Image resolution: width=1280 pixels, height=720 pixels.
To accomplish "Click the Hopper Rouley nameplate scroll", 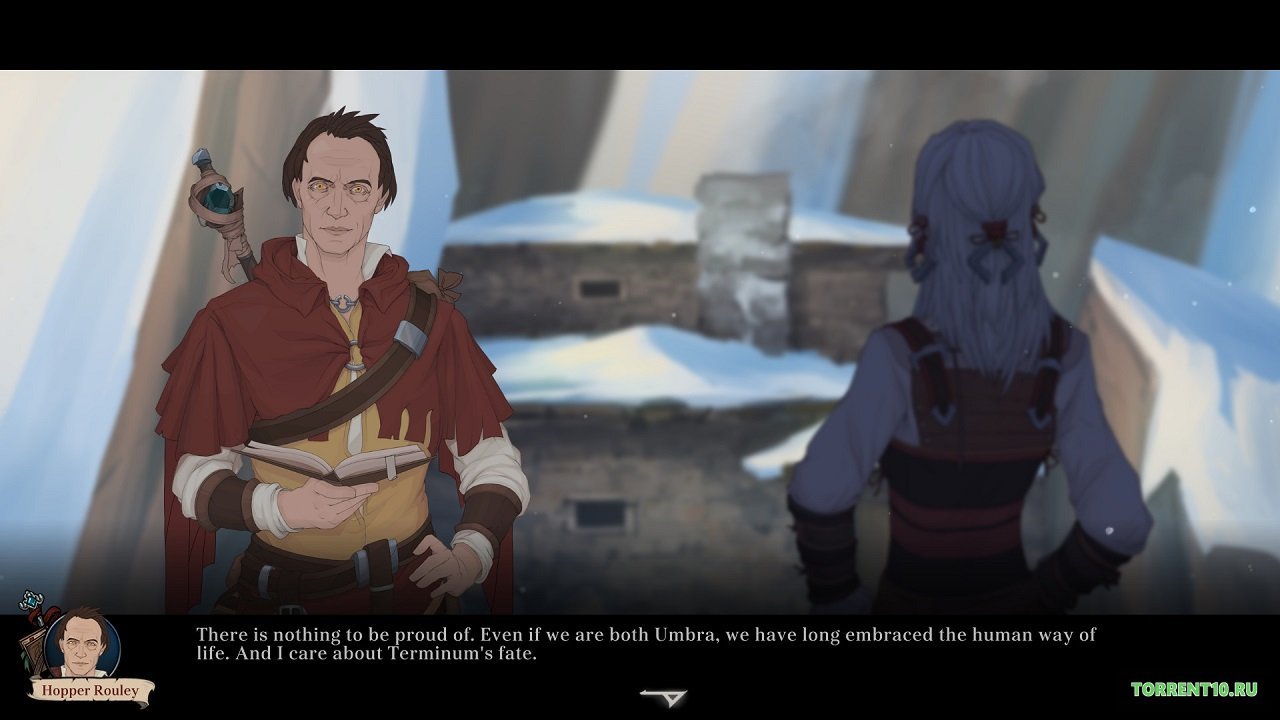I will pyautogui.click(x=90, y=690).
